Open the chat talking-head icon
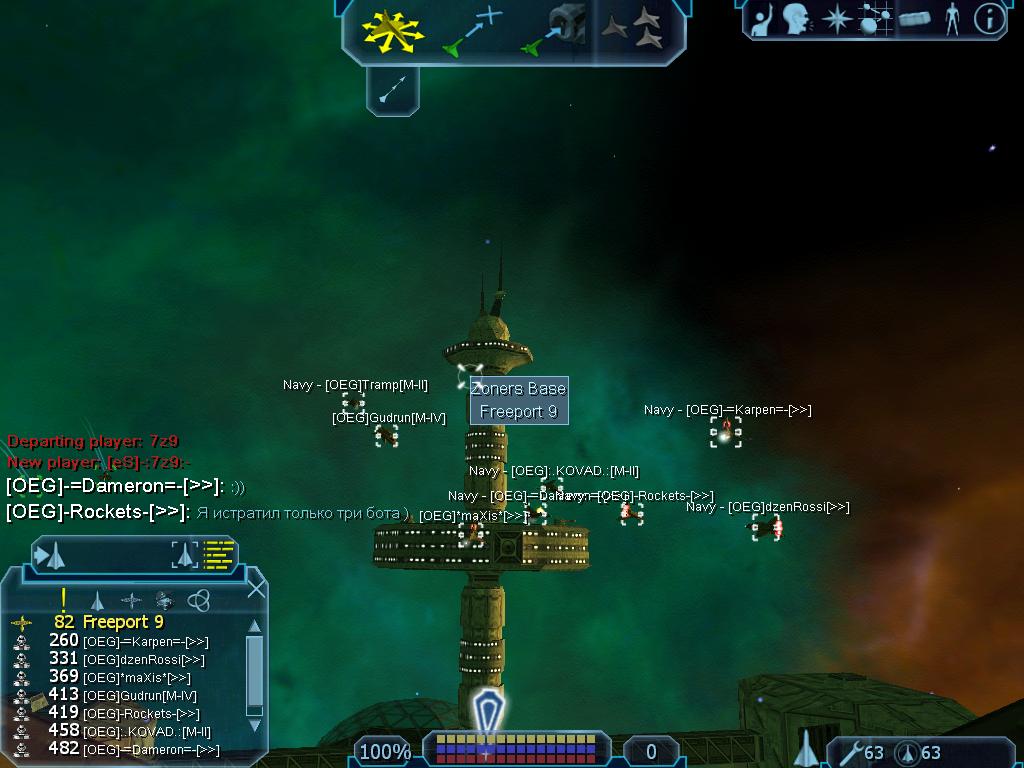This screenshot has height=768, width=1024. [796, 18]
